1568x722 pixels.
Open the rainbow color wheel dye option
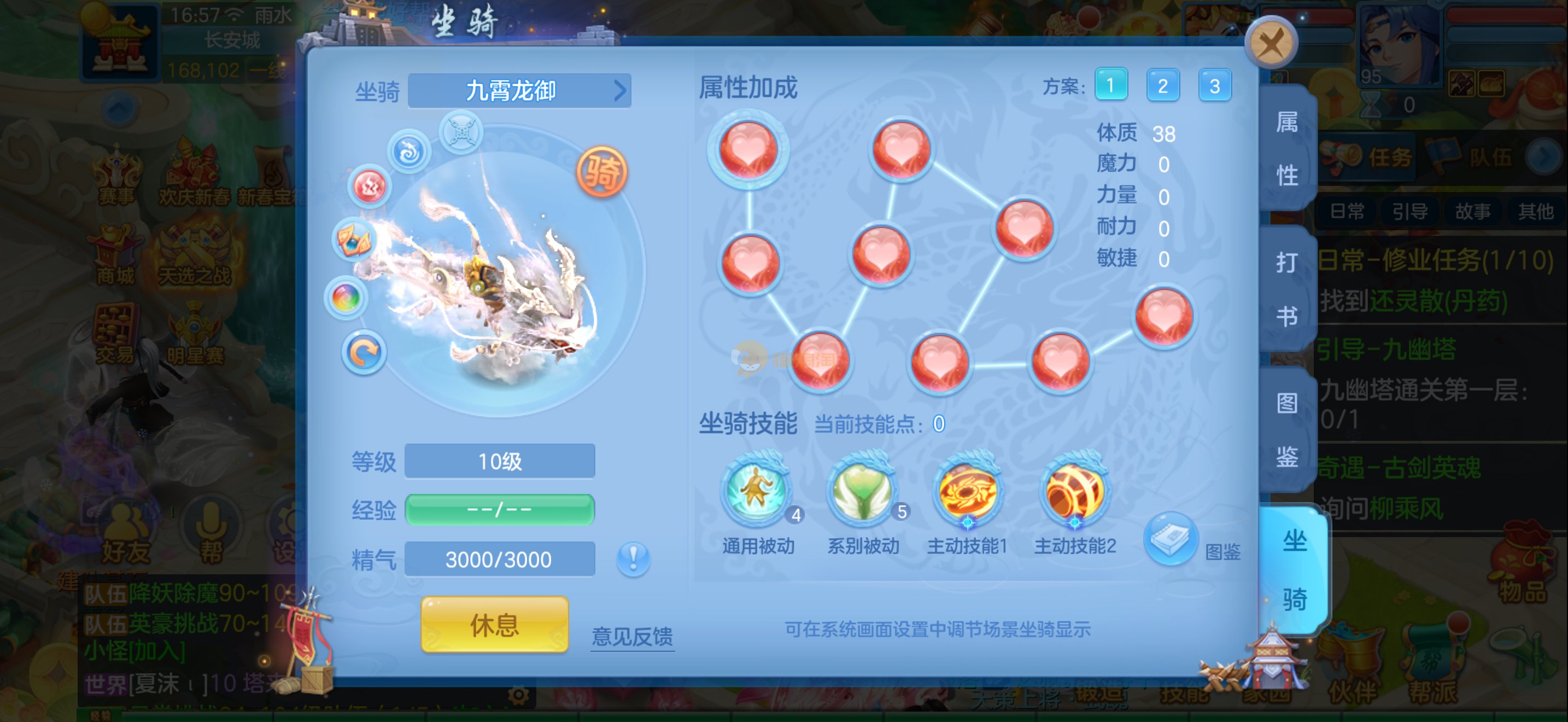point(346,298)
